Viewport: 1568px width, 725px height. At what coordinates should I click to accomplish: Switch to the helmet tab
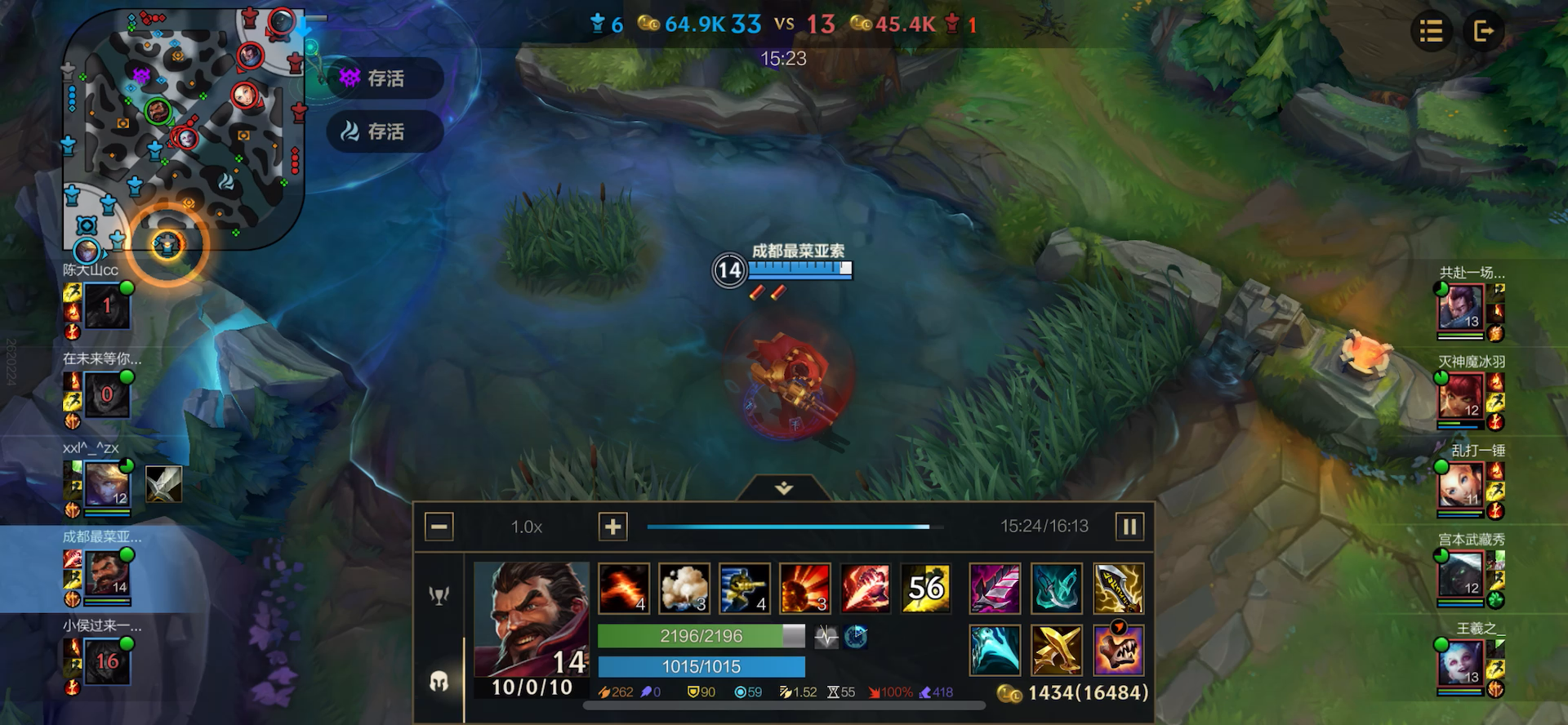[x=439, y=682]
